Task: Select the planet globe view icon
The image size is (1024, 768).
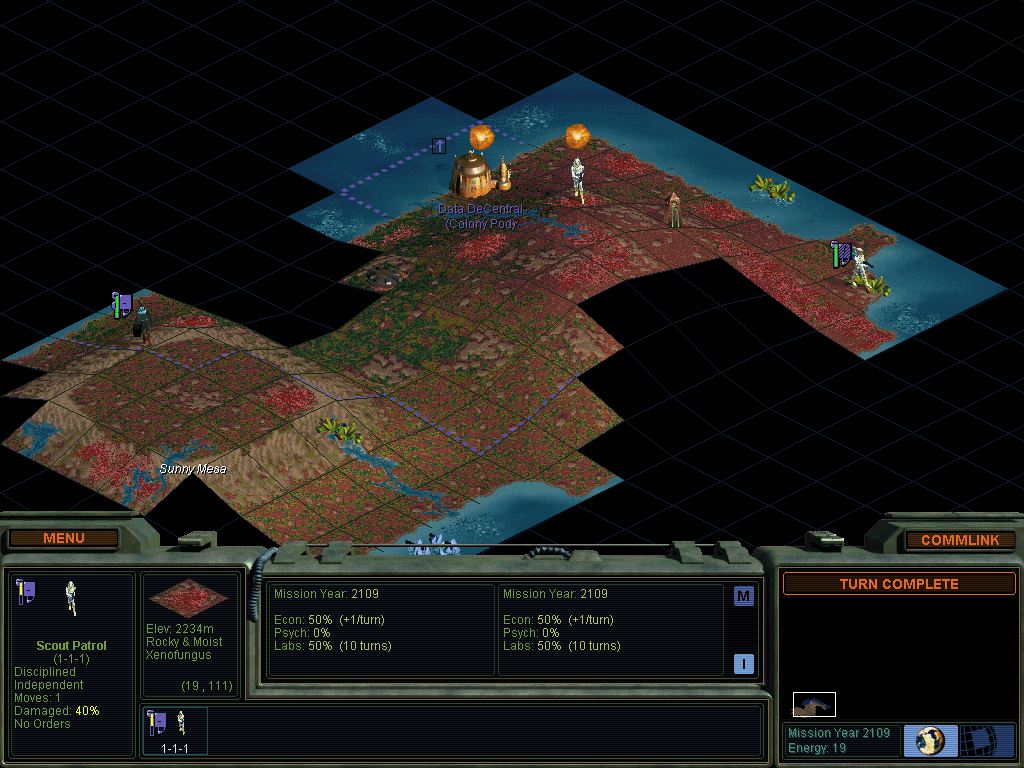Action: pyautogui.click(x=930, y=741)
